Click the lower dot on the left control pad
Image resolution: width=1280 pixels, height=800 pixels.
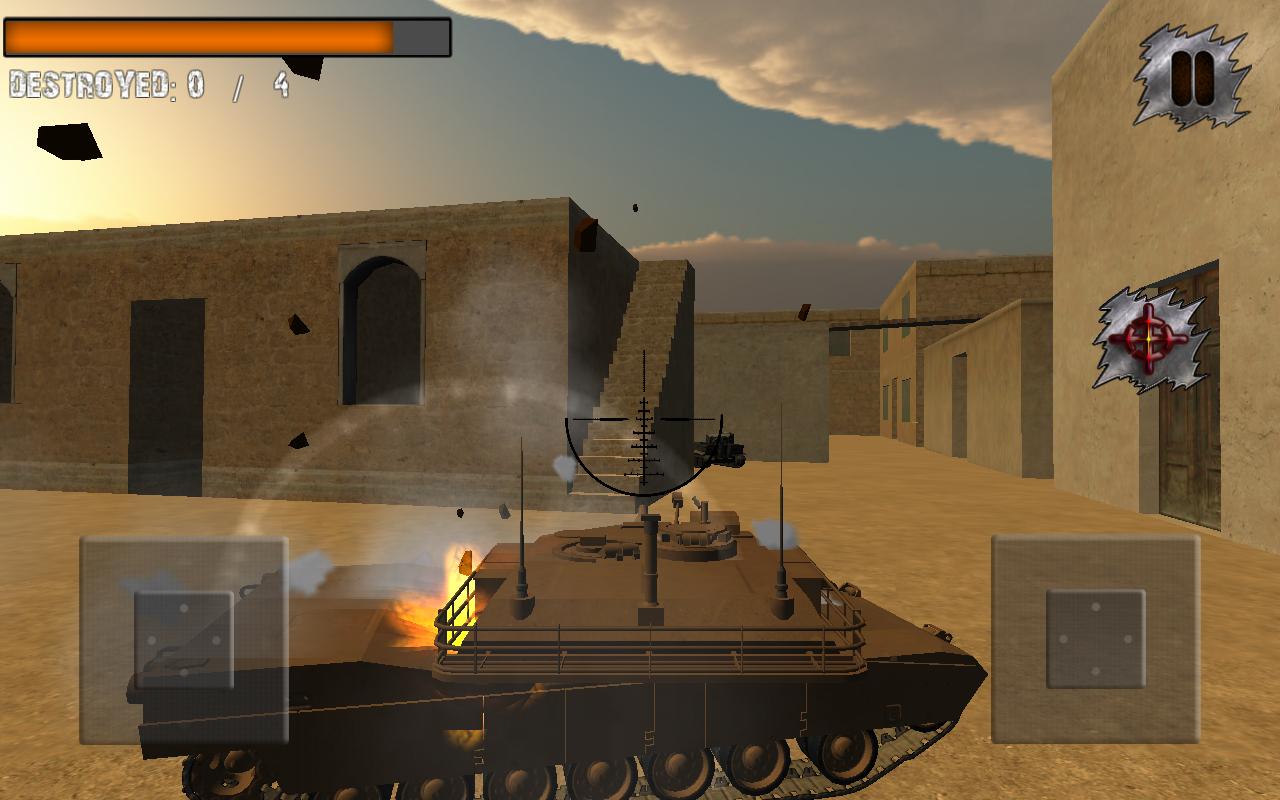point(185,672)
